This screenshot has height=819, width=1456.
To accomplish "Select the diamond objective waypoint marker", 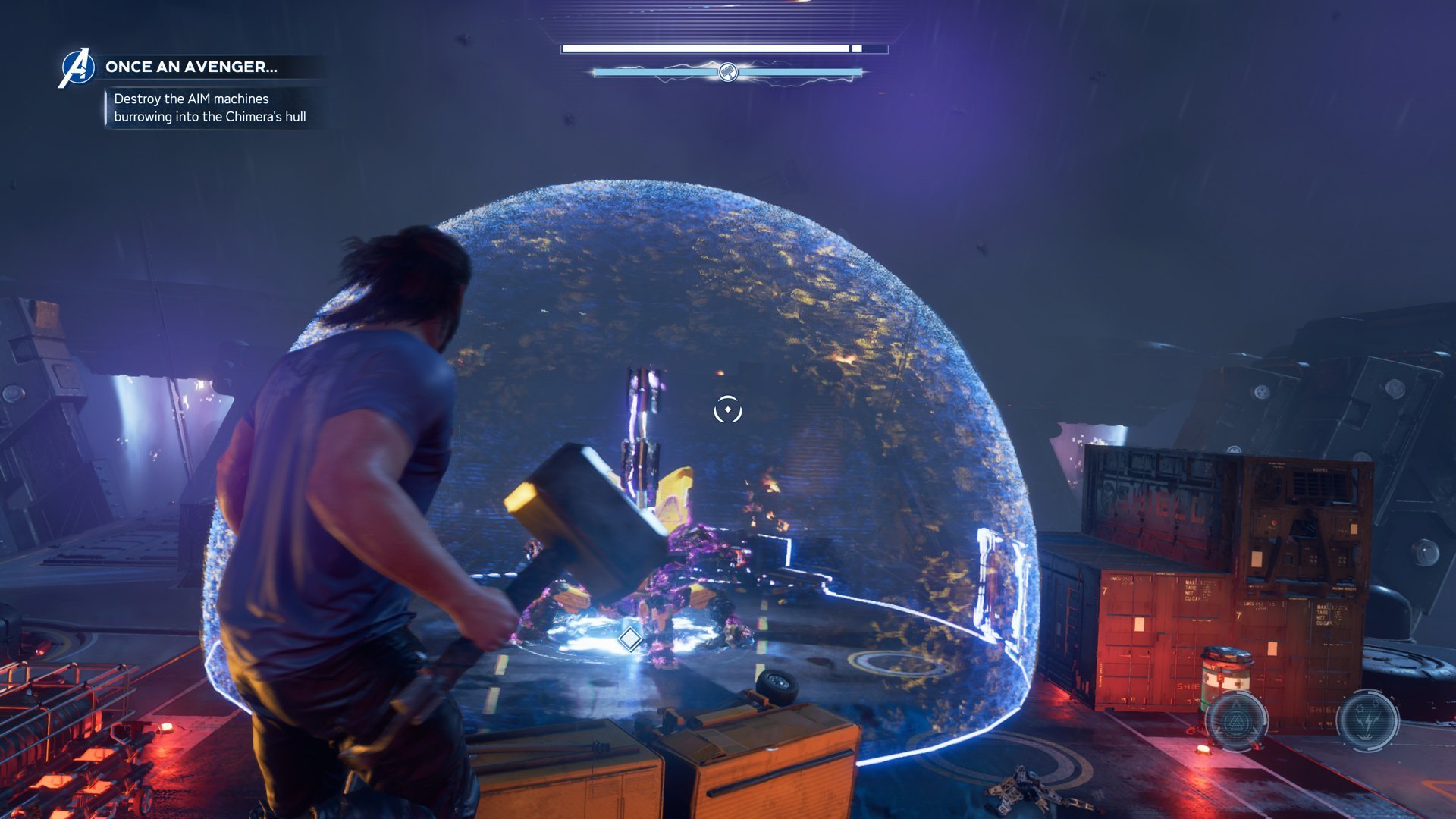I will click(x=629, y=639).
